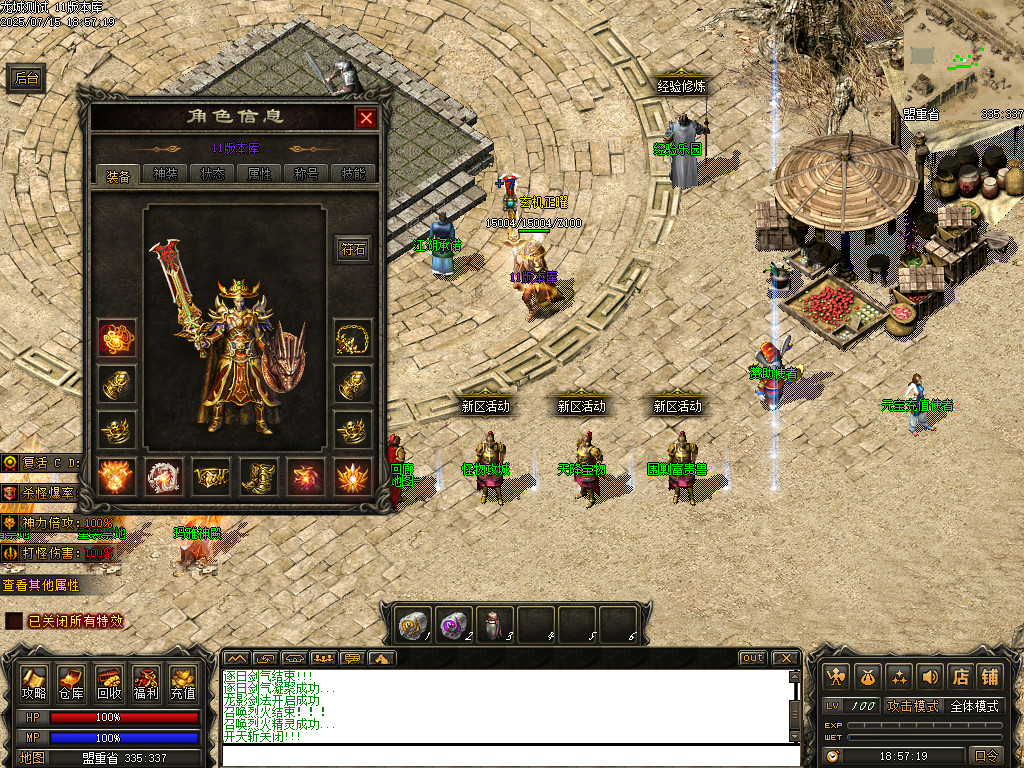Close the chat window with X
Screen dimensions: 1024x768
pos(786,658)
